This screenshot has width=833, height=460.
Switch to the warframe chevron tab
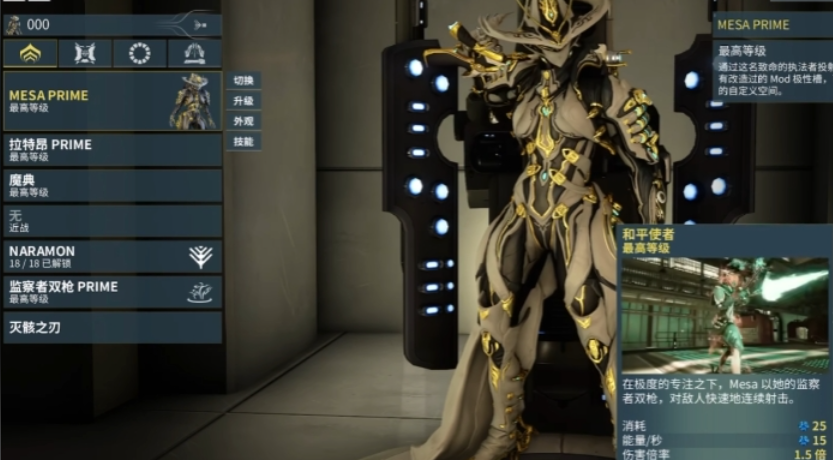pos(30,53)
